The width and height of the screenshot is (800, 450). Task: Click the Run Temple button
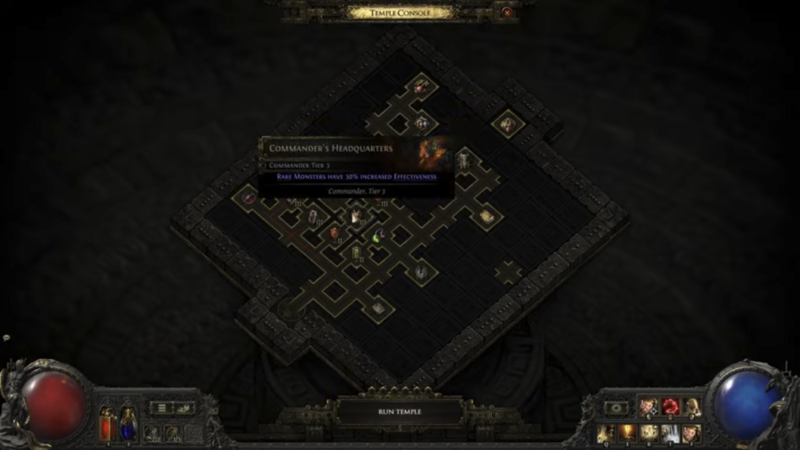tap(400, 411)
